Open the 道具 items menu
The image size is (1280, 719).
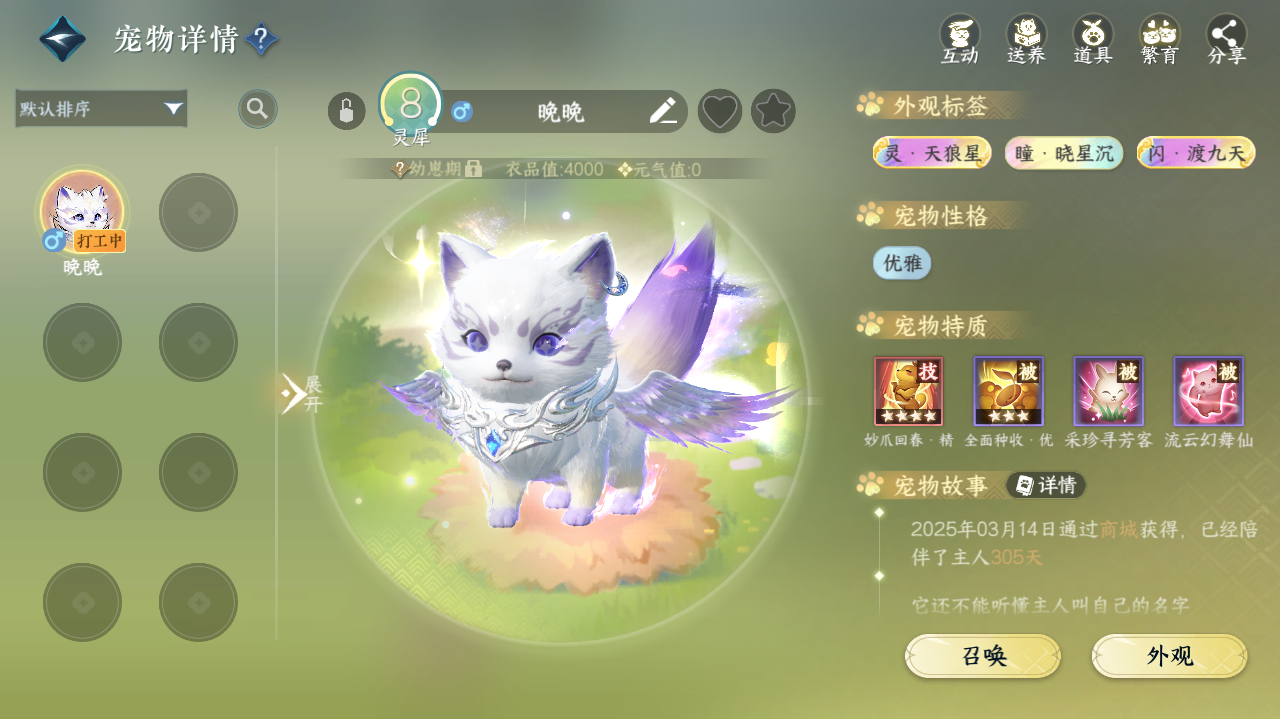1093,40
